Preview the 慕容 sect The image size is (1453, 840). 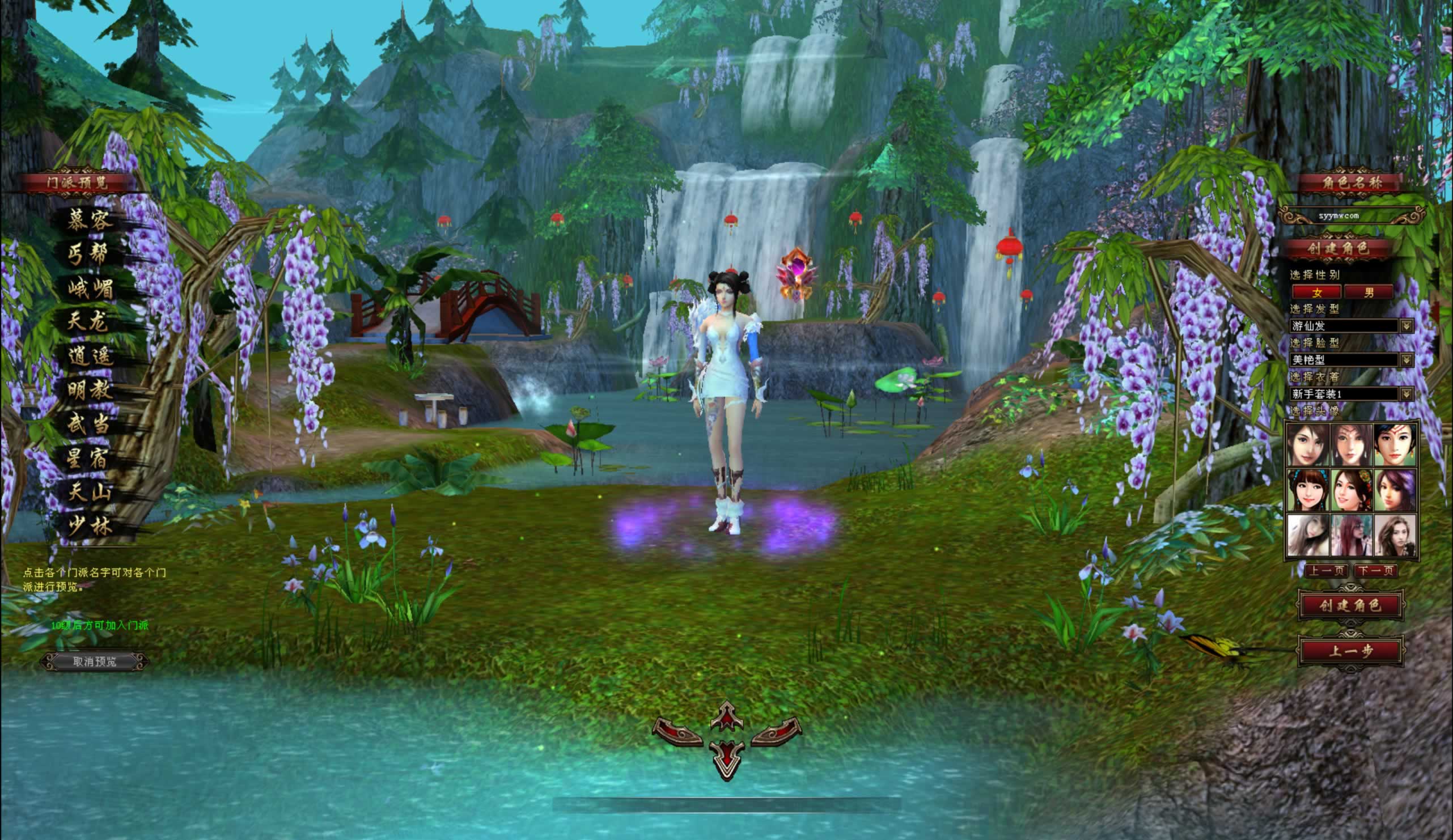(88, 220)
